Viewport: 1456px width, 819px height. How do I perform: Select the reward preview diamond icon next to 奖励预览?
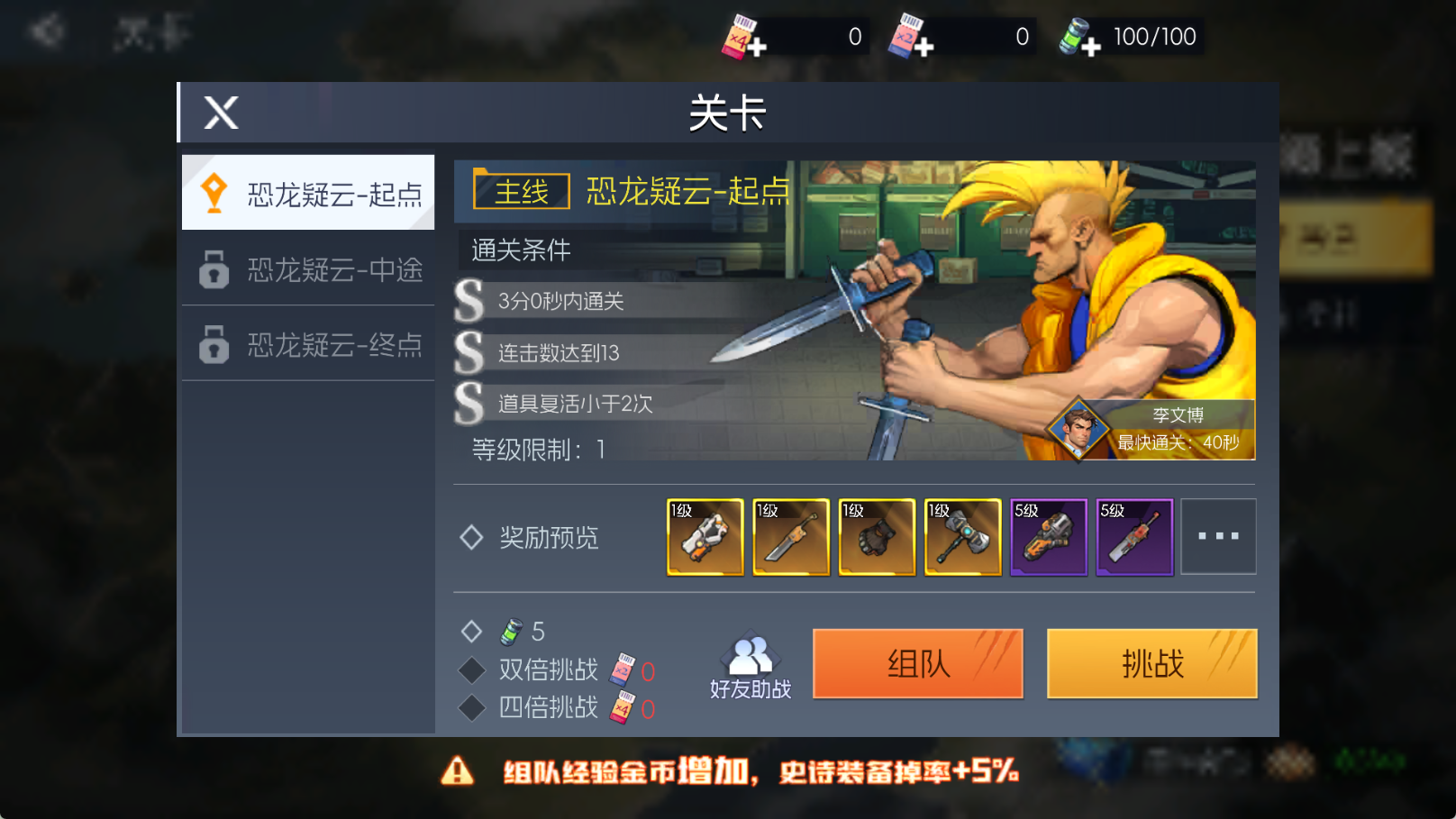(x=471, y=537)
